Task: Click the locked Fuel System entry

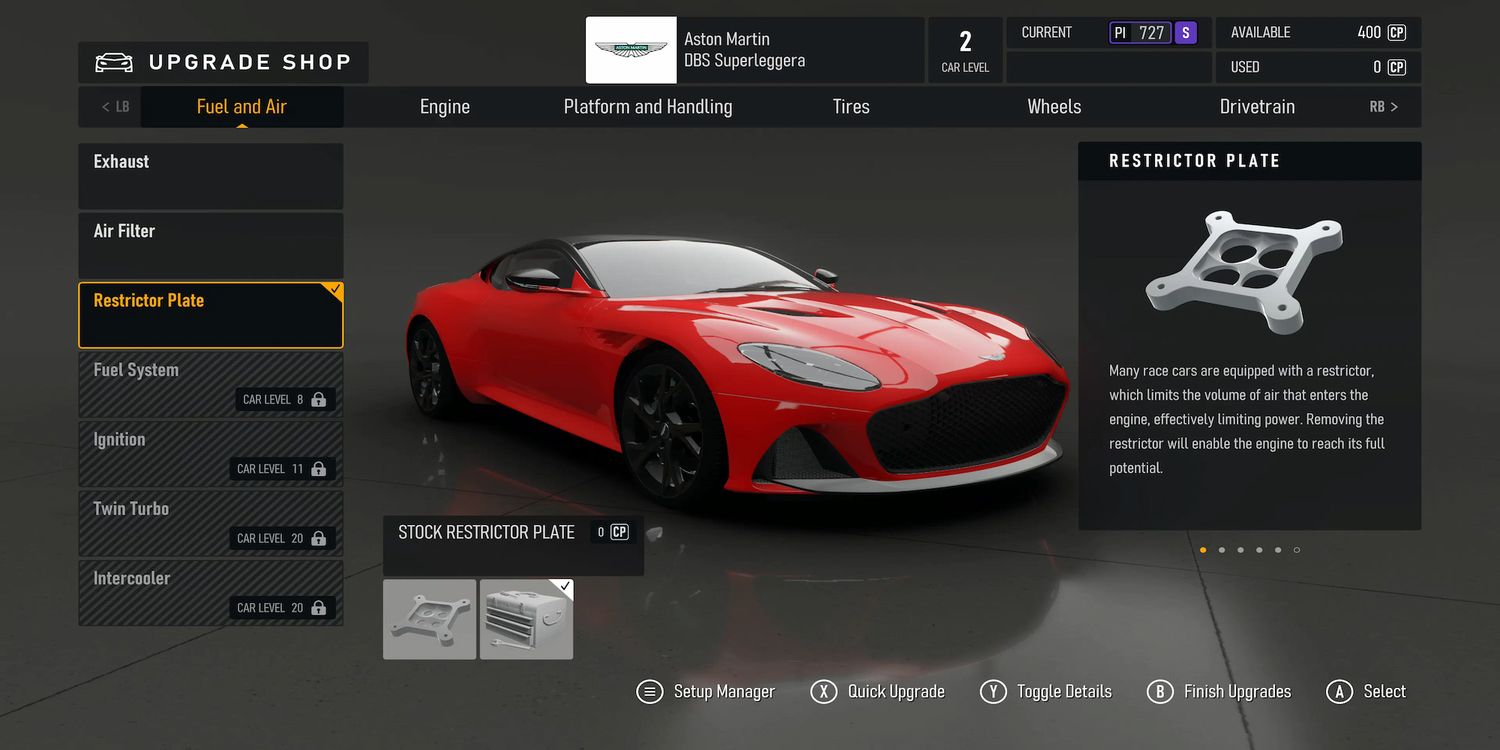Action: [x=211, y=384]
